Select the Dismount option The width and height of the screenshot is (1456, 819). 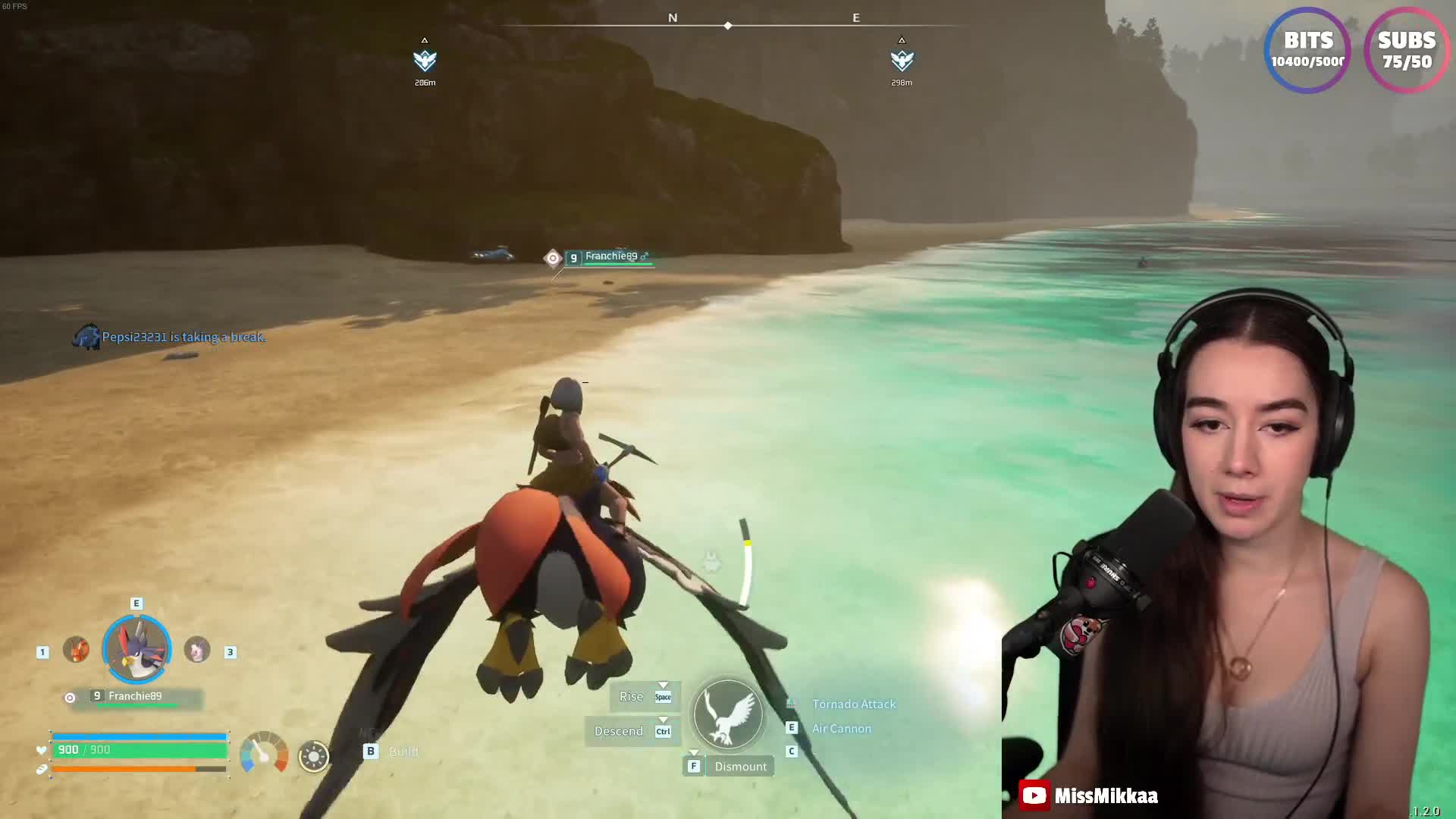pyautogui.click(x=739, y=767)
